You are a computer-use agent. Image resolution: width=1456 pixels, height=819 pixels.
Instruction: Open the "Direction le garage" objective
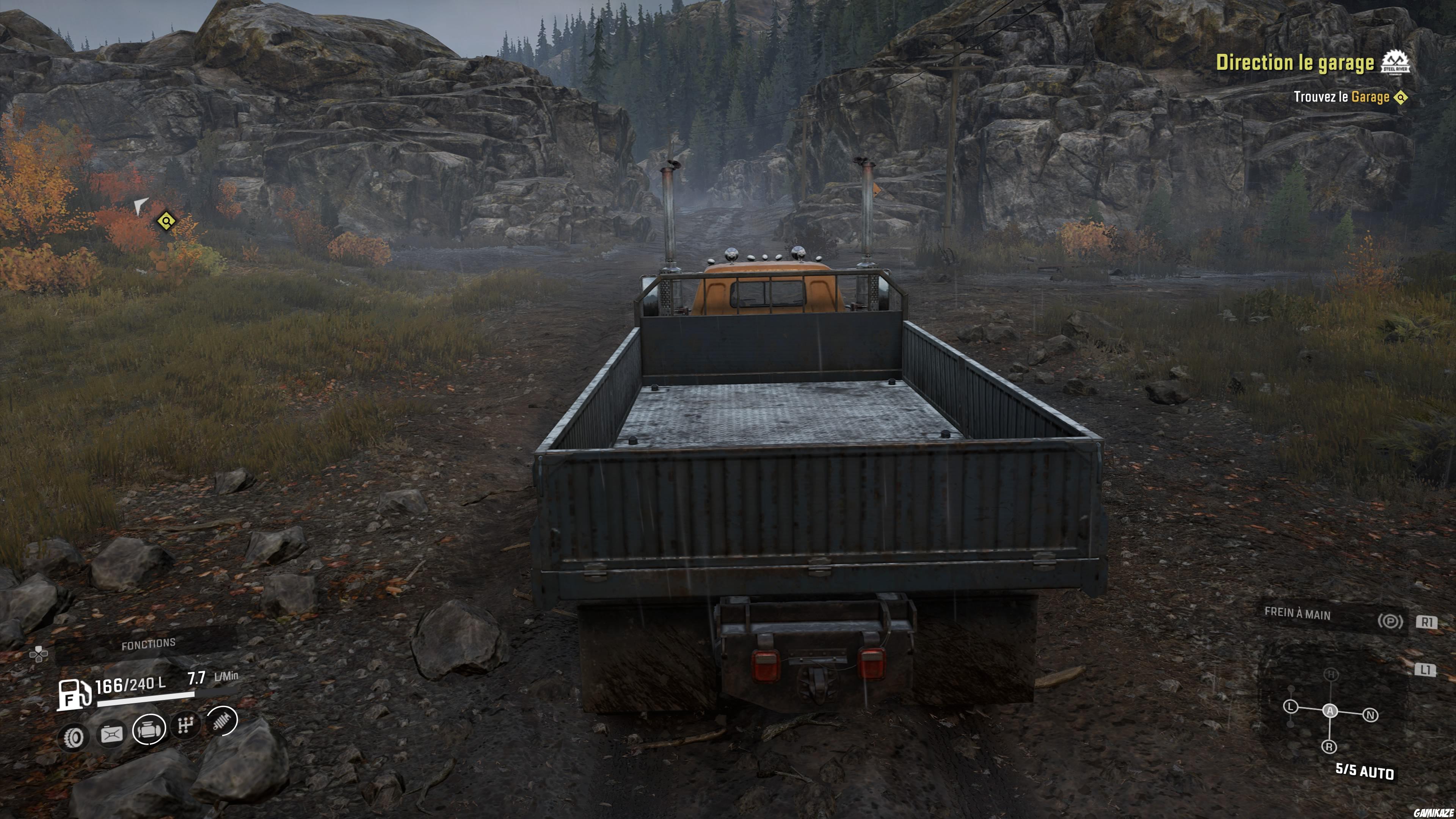[x=1294, y=63]
